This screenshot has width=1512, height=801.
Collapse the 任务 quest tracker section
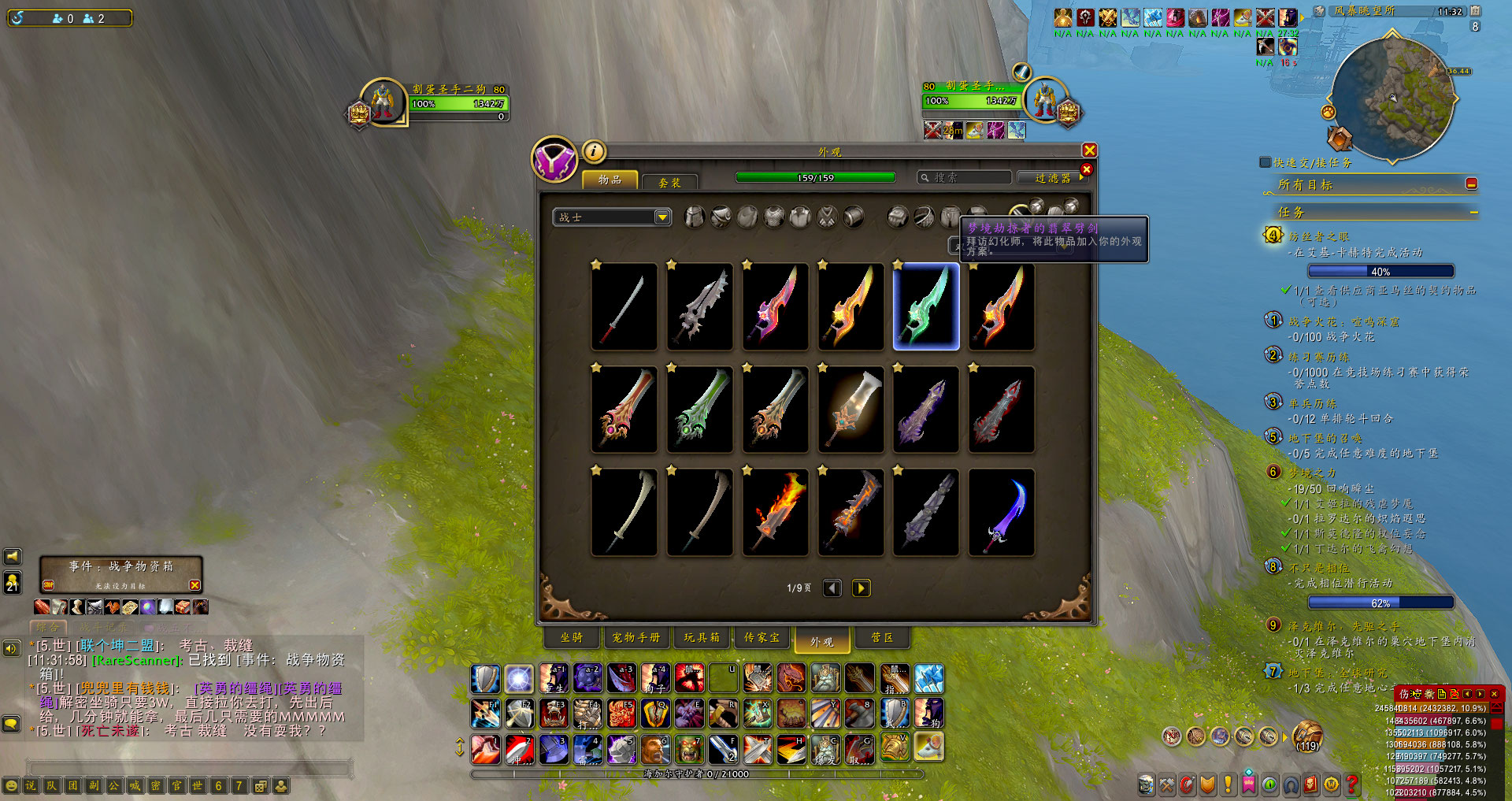click(x=1473, y=212)
